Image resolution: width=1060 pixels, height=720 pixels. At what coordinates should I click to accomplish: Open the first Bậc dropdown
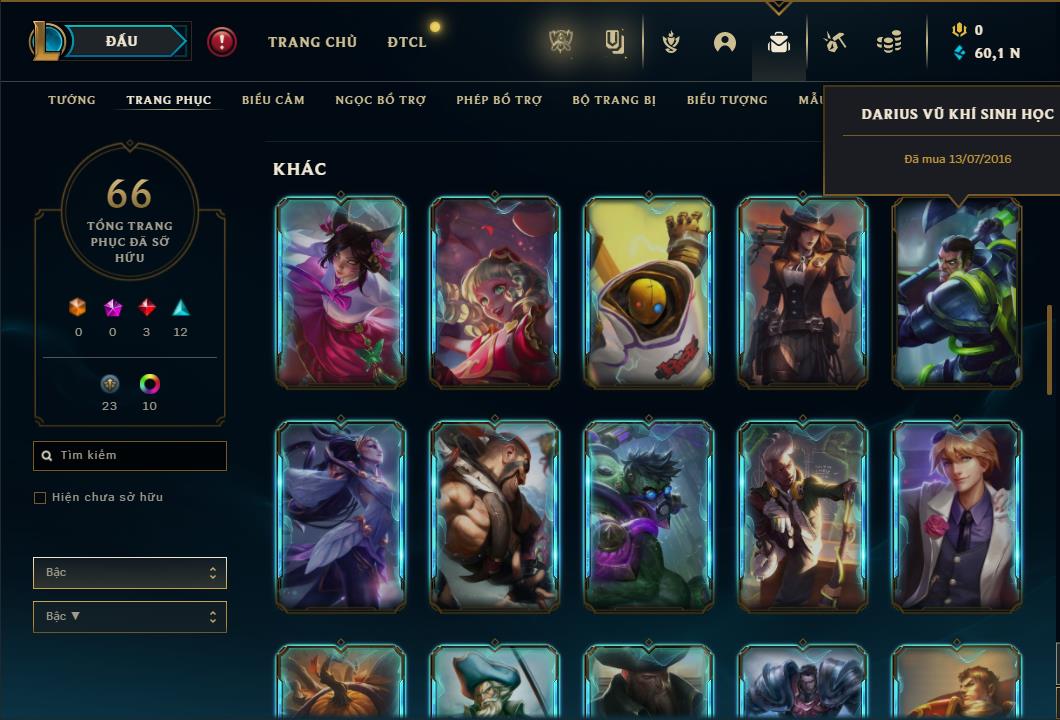click(130, 573)
